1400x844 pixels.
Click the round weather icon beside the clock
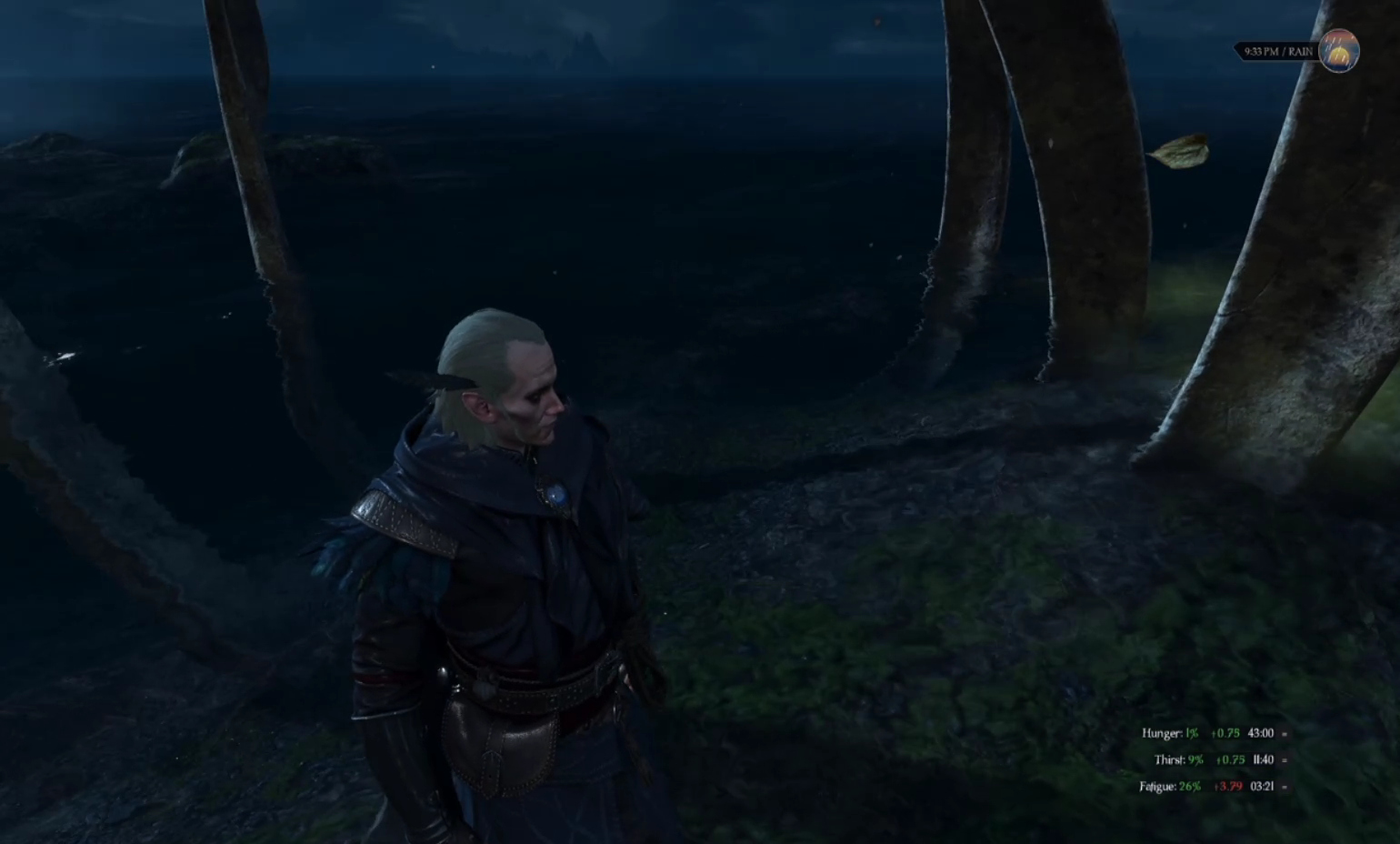[x=1338, y=51]
